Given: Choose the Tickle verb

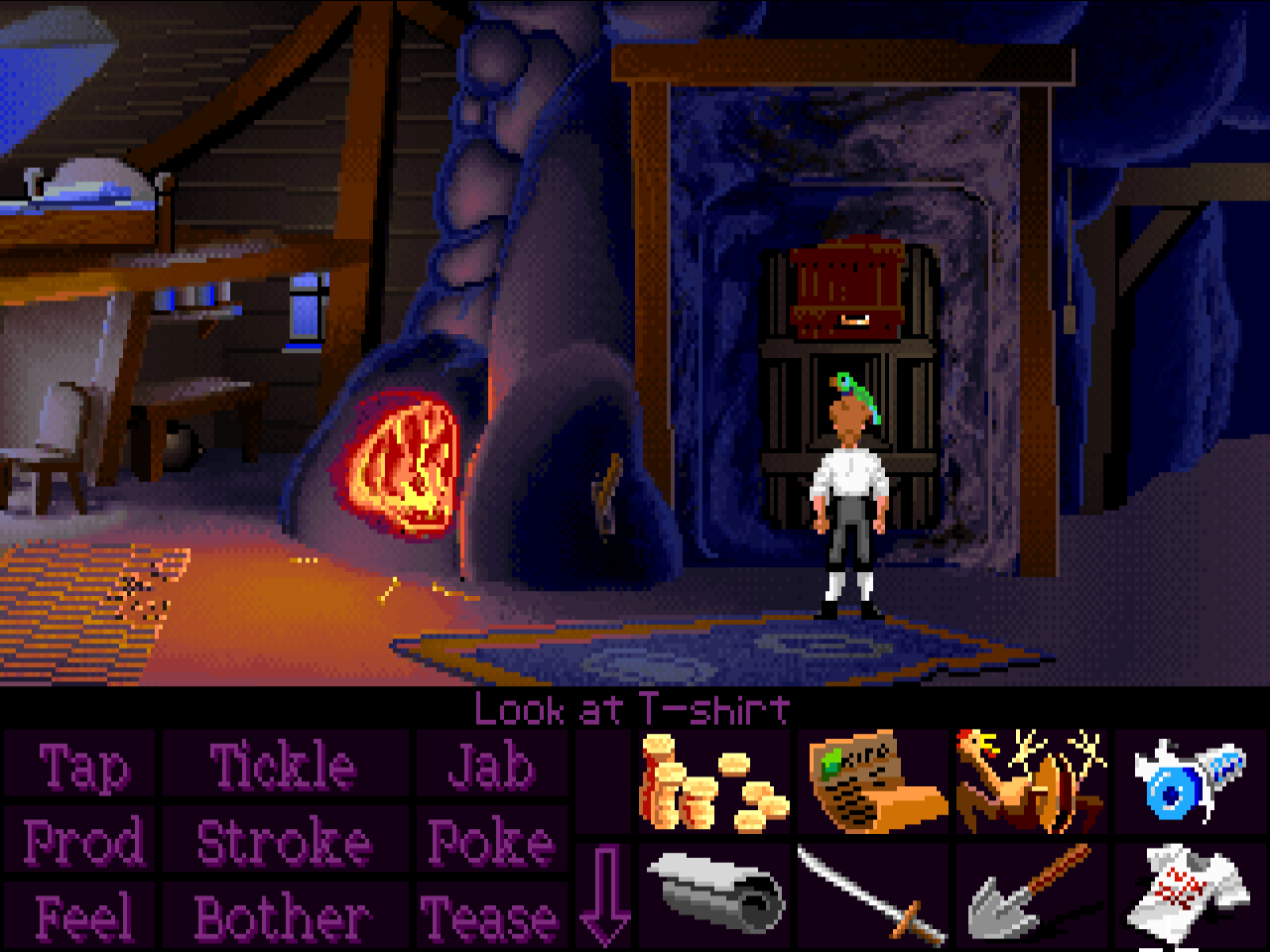Looking at the screenshot, I should 284,768.
